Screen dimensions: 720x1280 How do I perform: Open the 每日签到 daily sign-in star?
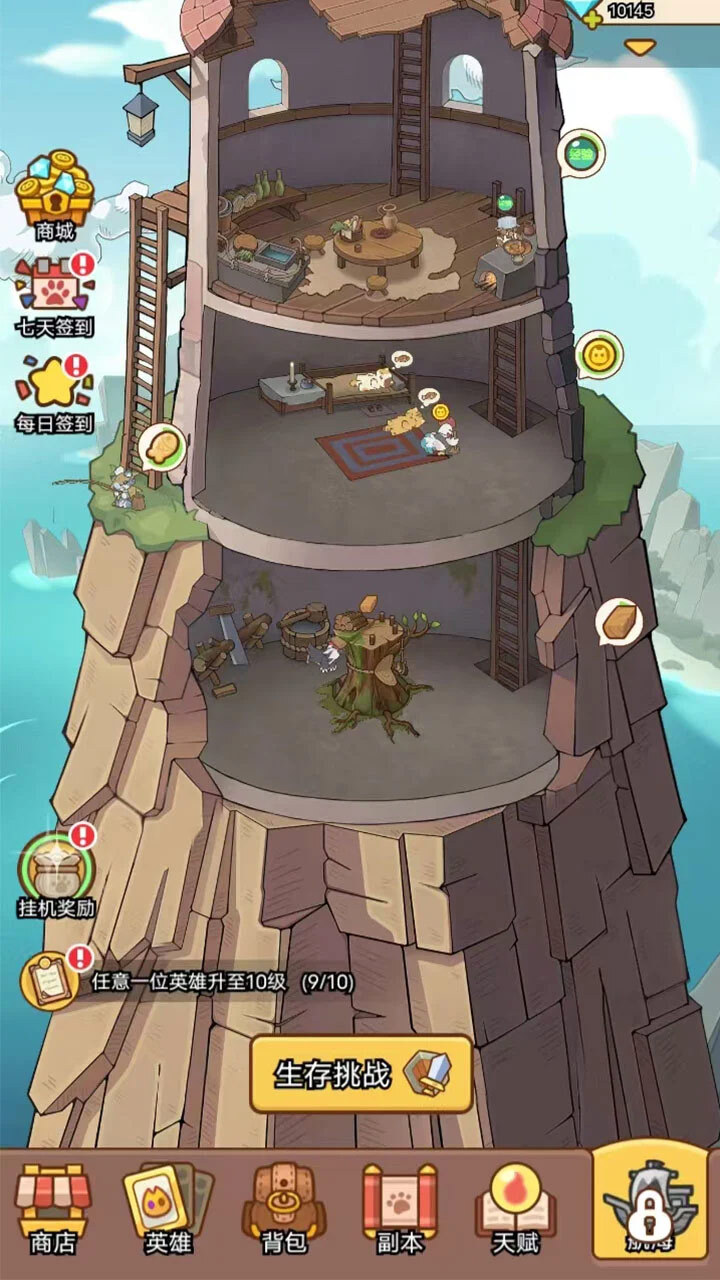53,390
